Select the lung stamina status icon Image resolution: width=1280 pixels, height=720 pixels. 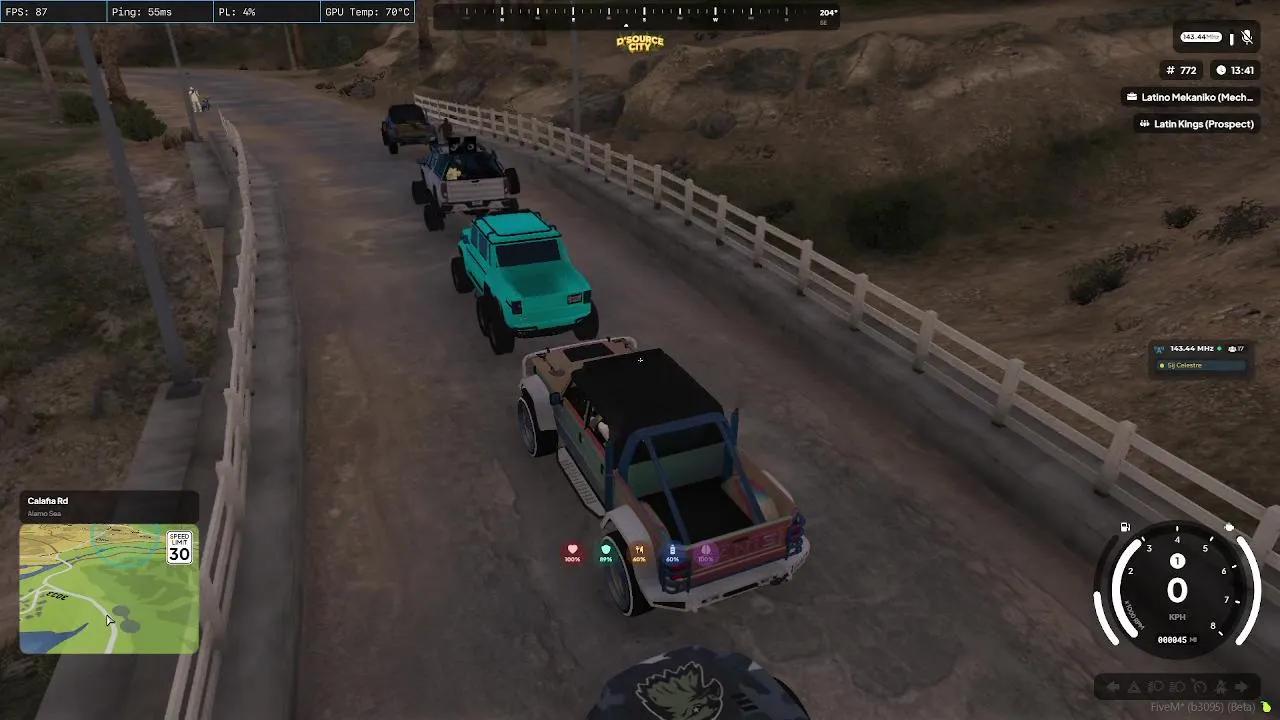[706, 548]
